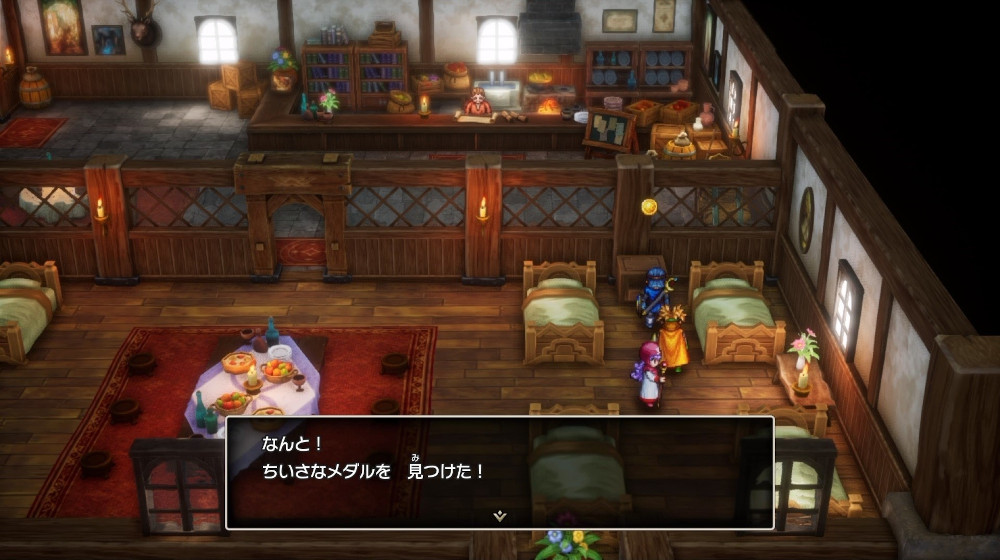Click the small medal found message box
This screenshot has height=560, width=1000.
point(499,471)
